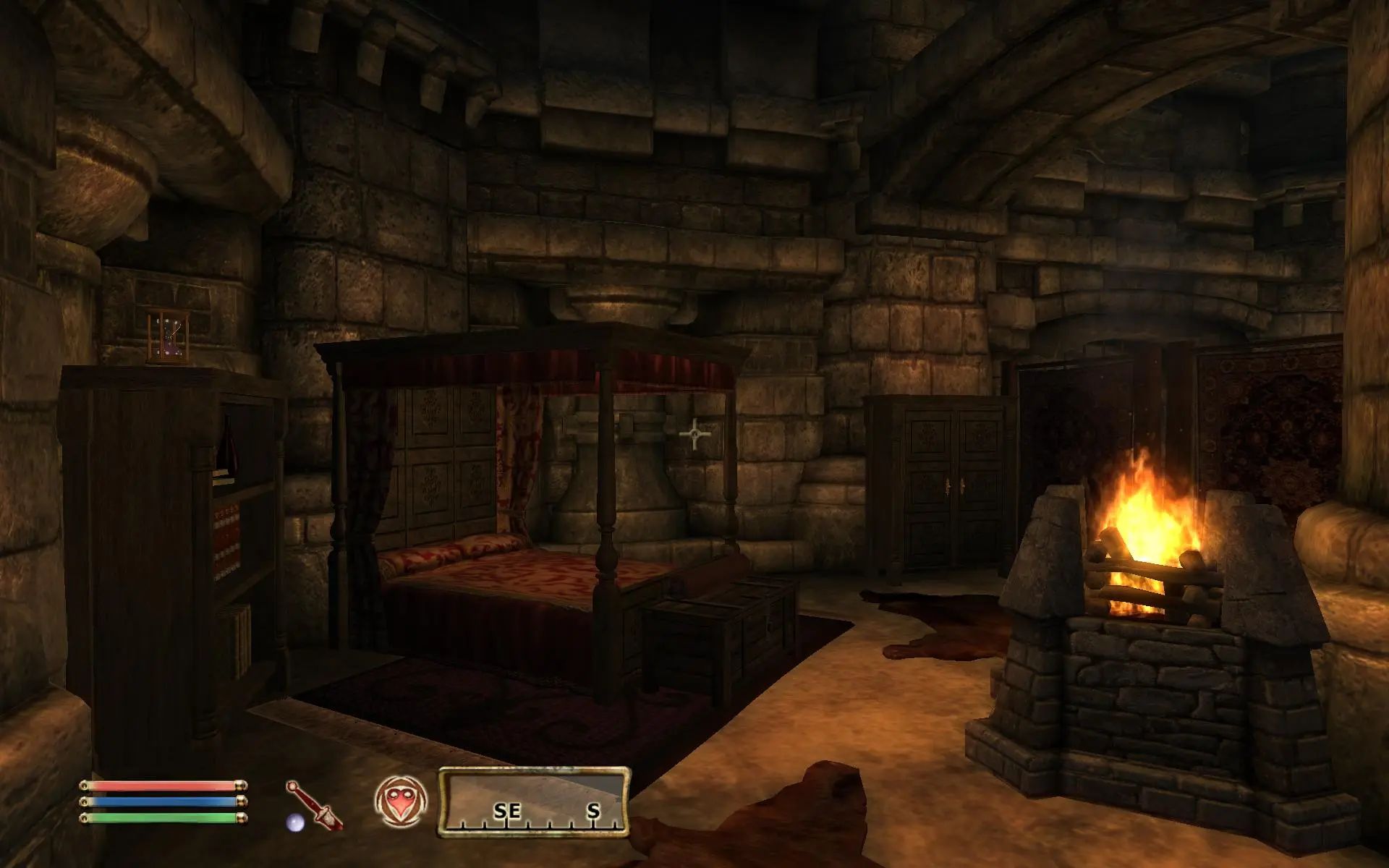The image size is (1389, 868).
Task: Click the compass showing SE and S
Action: [534, 801]
